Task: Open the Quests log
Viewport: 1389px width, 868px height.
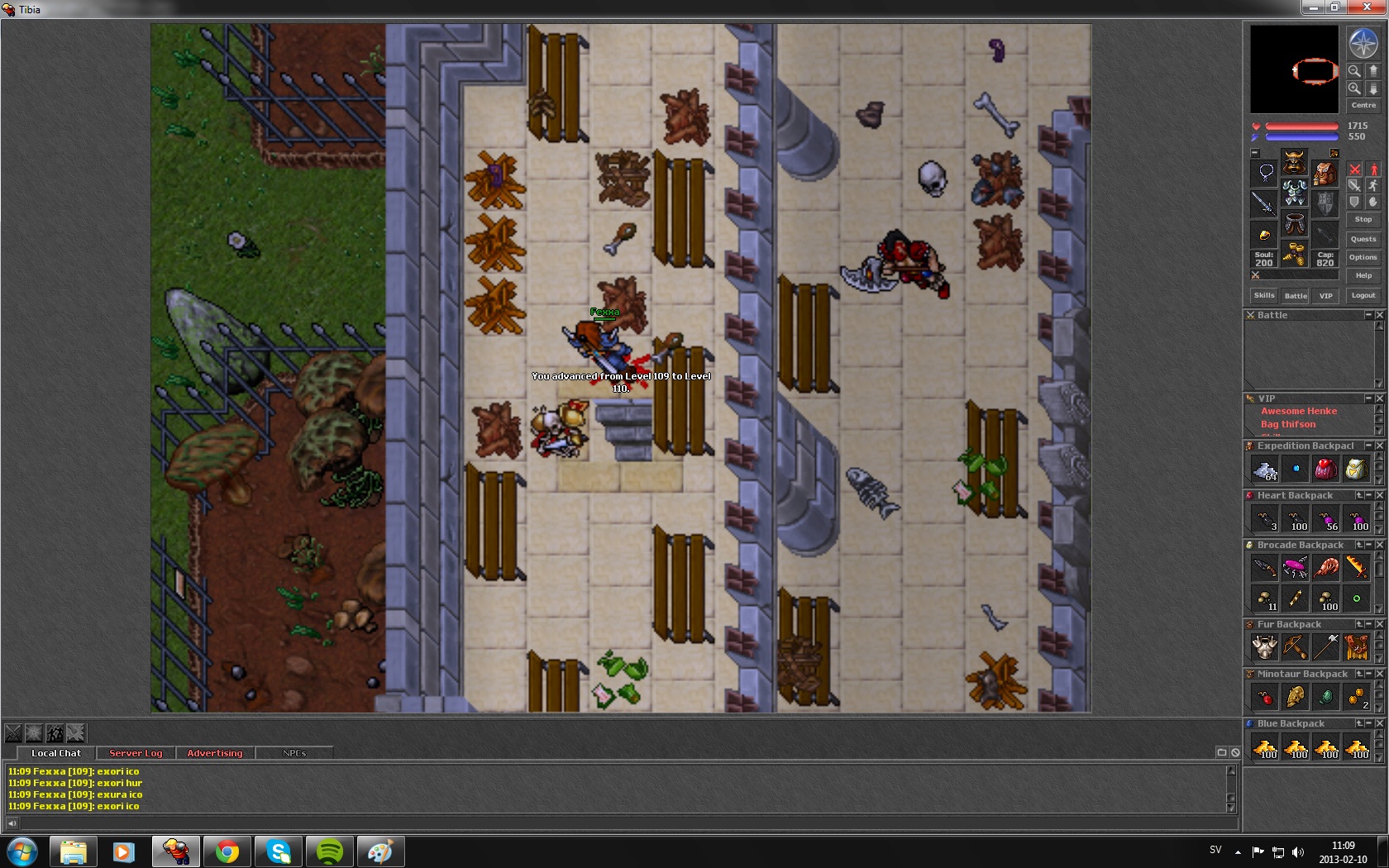Action: pos(1363,239)
